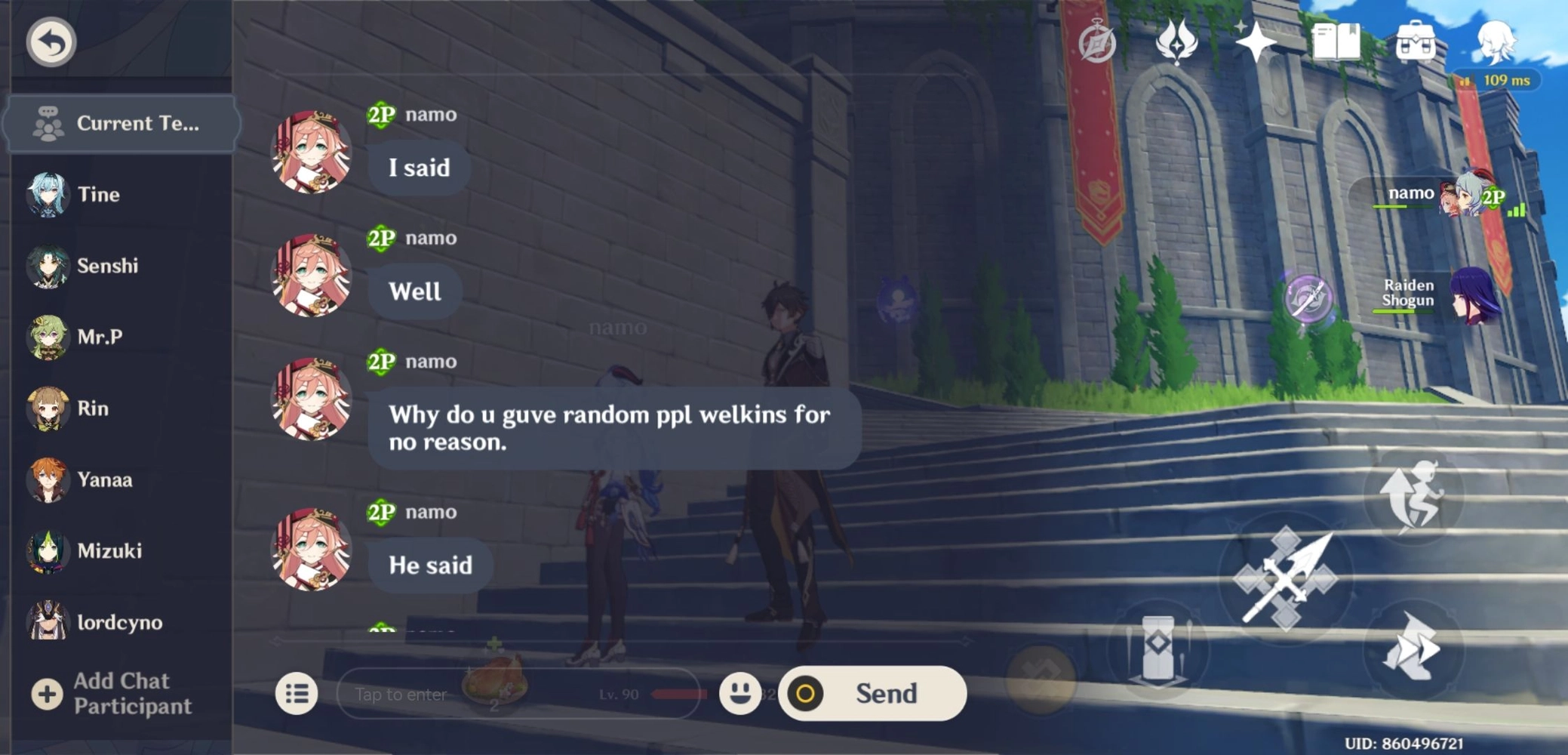Open the events compass icon
The height and width of the screenshot is (755, 1568).
1097,43
